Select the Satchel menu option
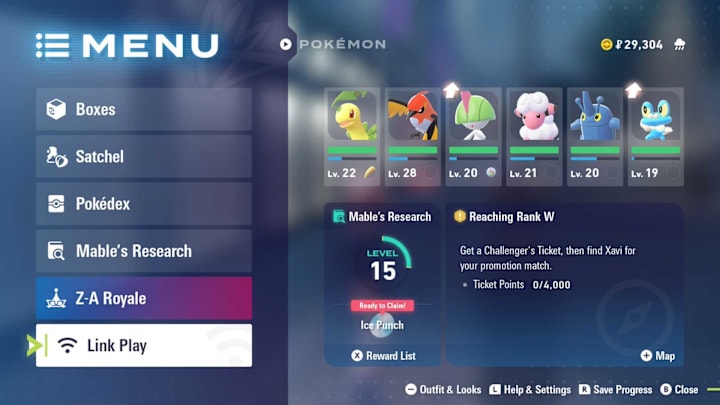 coord(143,156)
